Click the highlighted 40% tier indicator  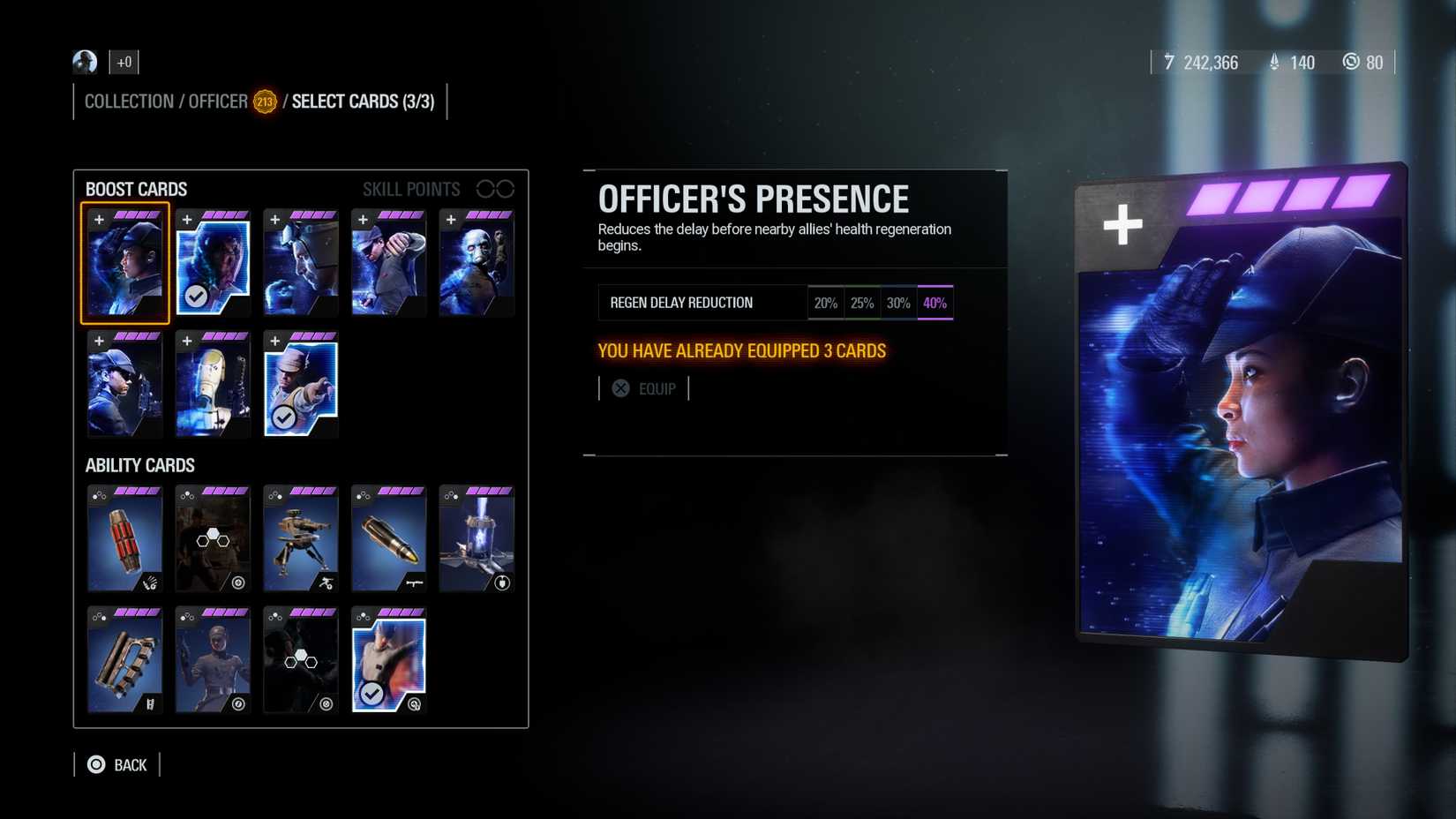934,303
